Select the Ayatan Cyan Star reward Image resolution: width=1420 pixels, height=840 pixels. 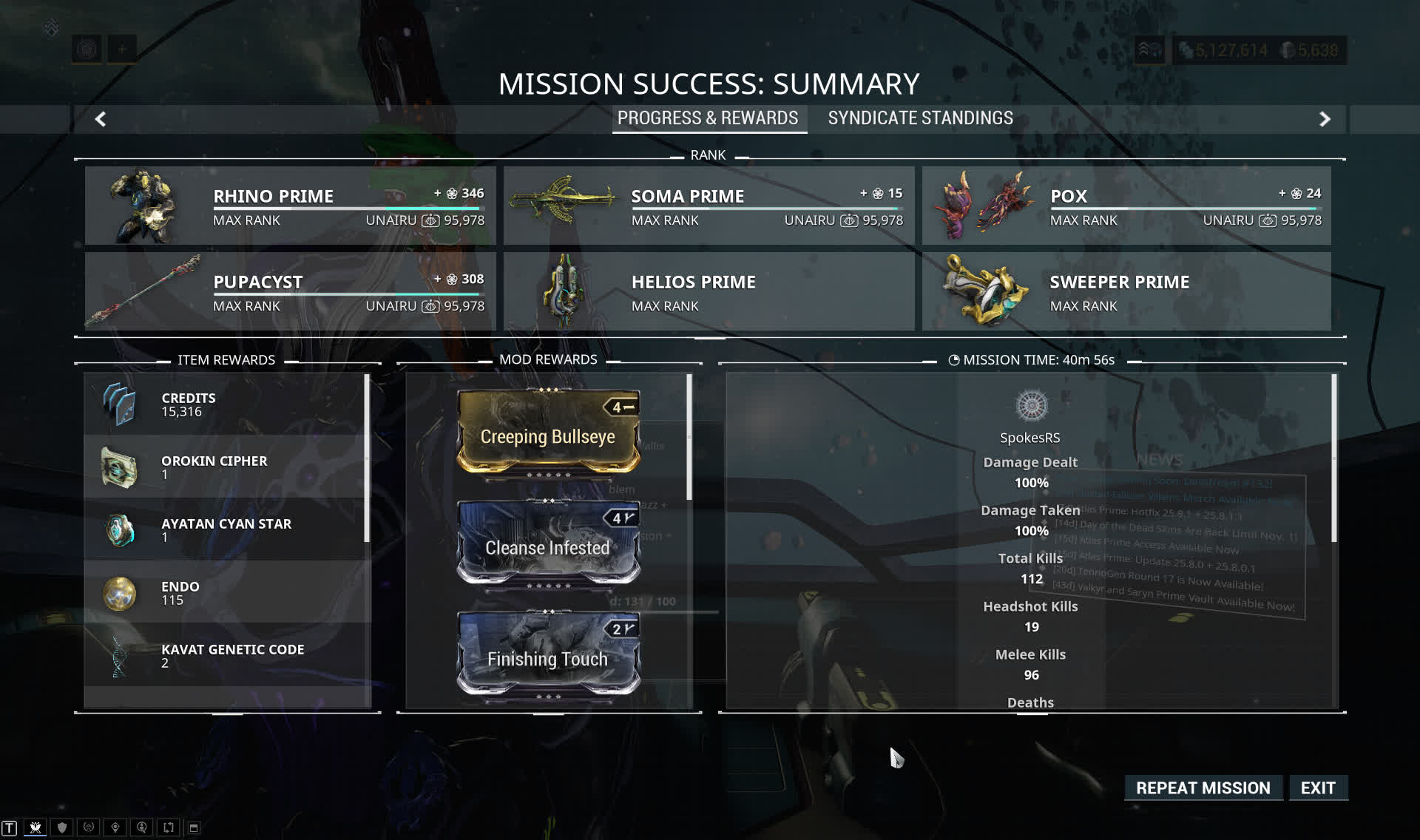click(226, 530)
